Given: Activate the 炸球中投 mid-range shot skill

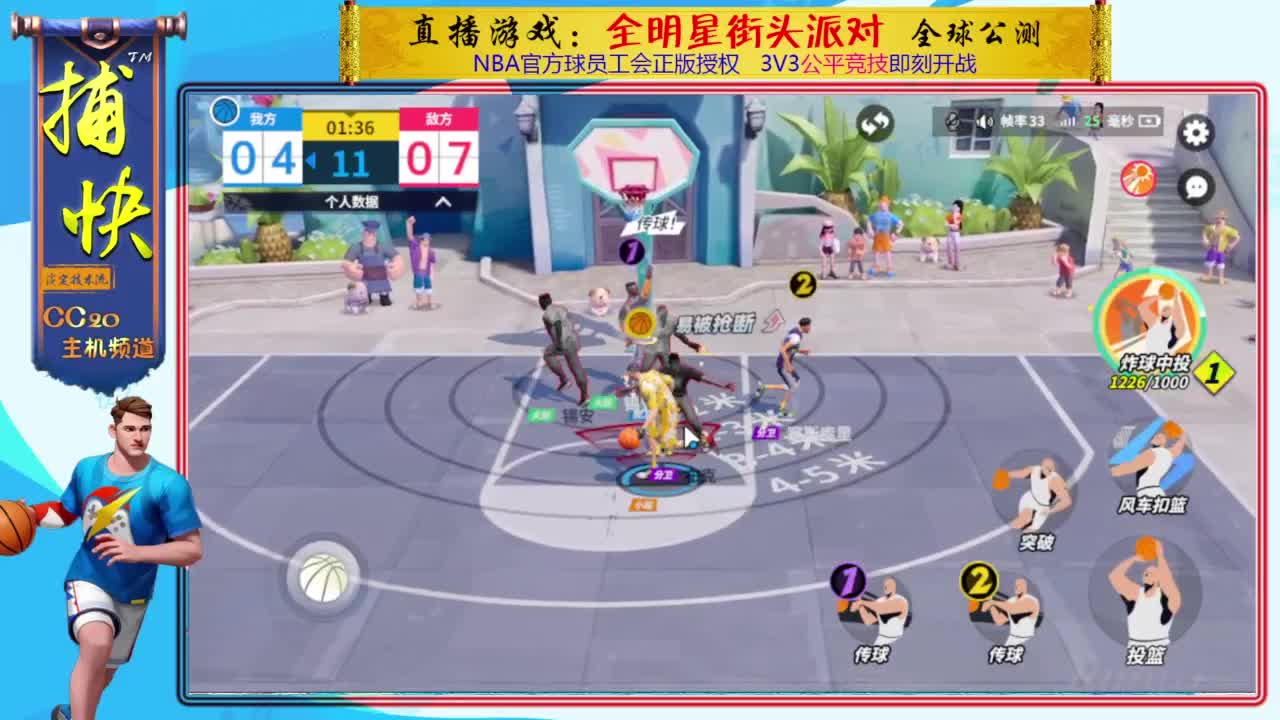Looking at the screenshot, I should [1147, 320].
